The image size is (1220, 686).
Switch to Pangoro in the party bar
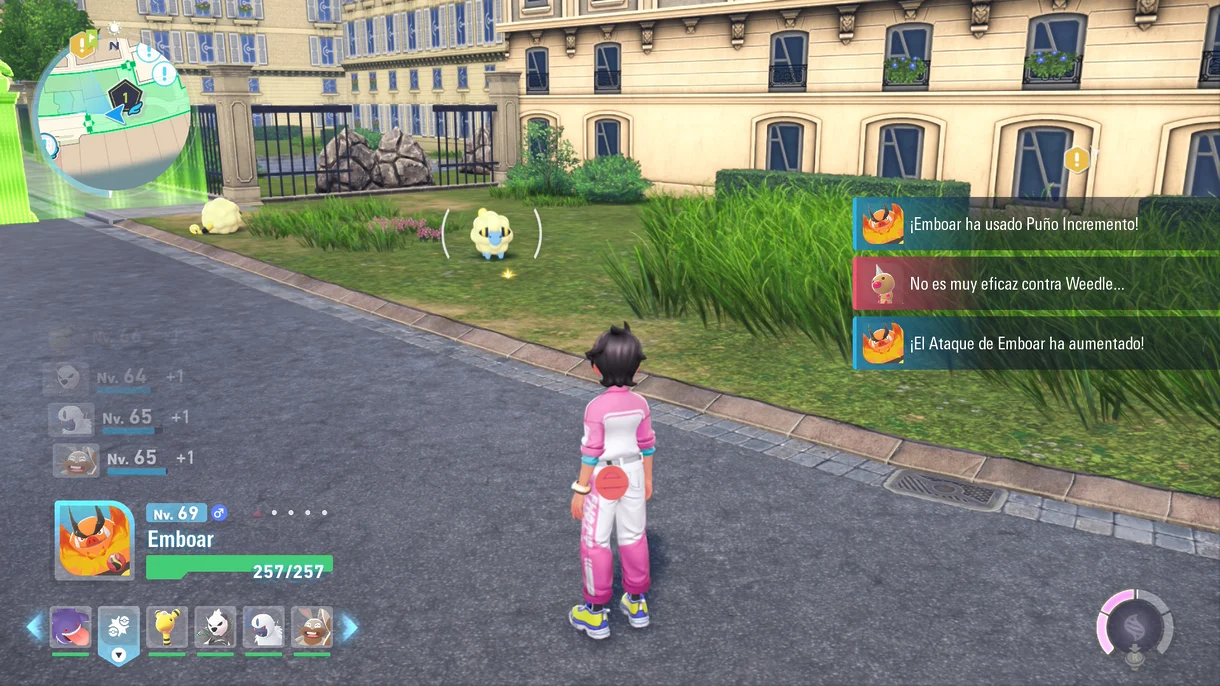[215, 627]
